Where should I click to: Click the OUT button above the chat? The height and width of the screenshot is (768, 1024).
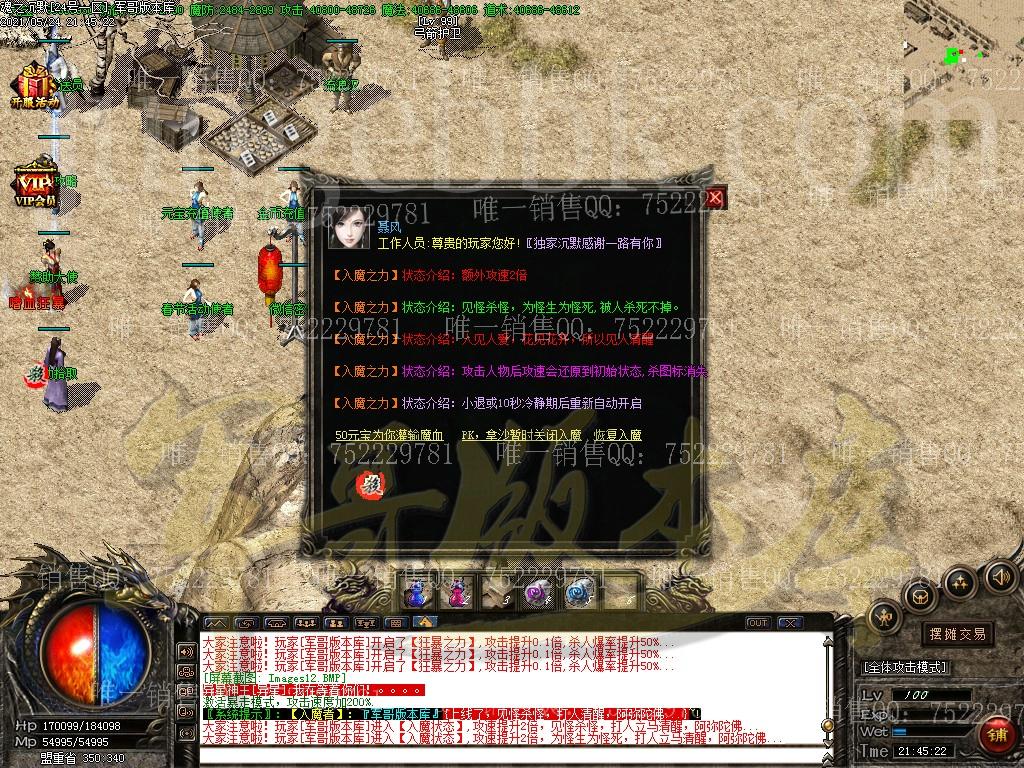758,623
